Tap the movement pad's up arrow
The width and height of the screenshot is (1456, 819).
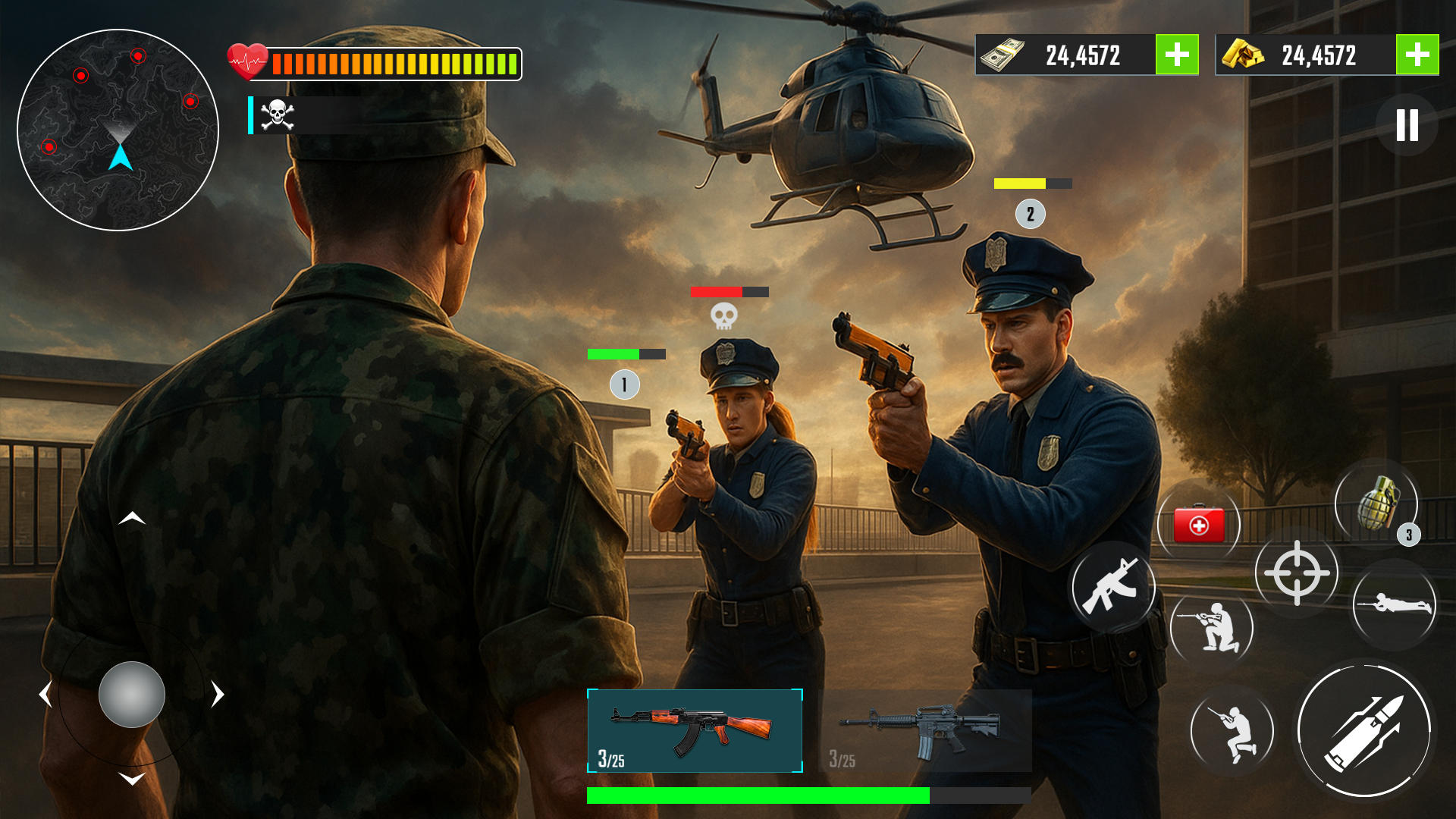[x=132, y=519]
